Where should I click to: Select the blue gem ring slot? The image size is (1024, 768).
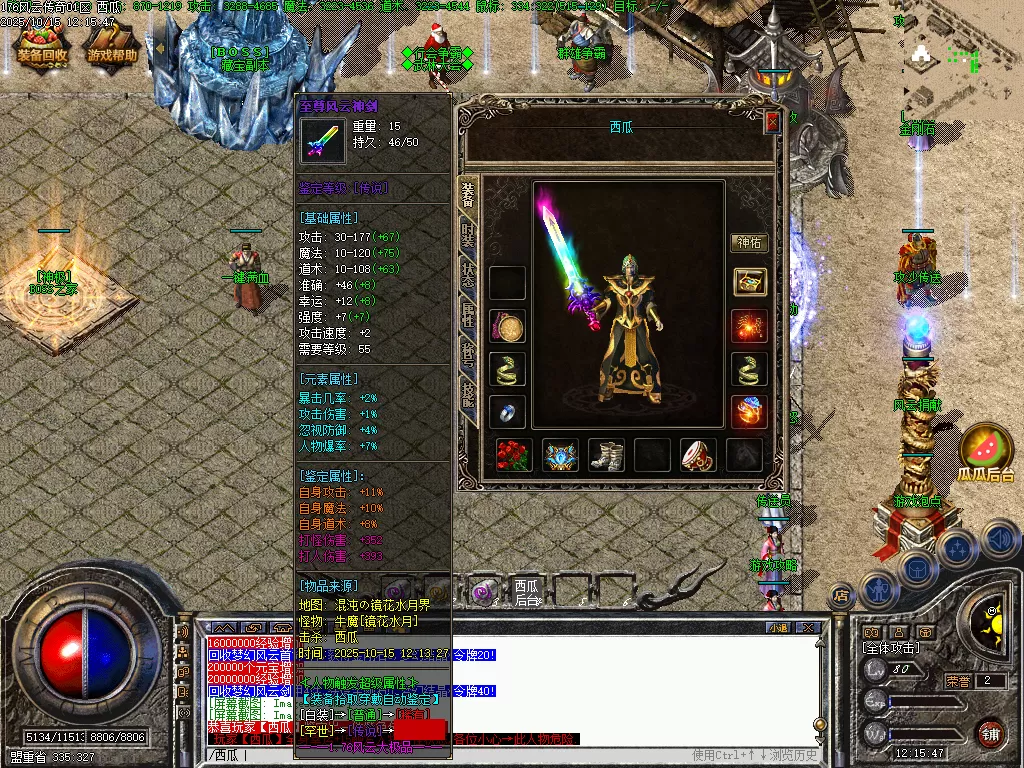click(x=508, y=412)
